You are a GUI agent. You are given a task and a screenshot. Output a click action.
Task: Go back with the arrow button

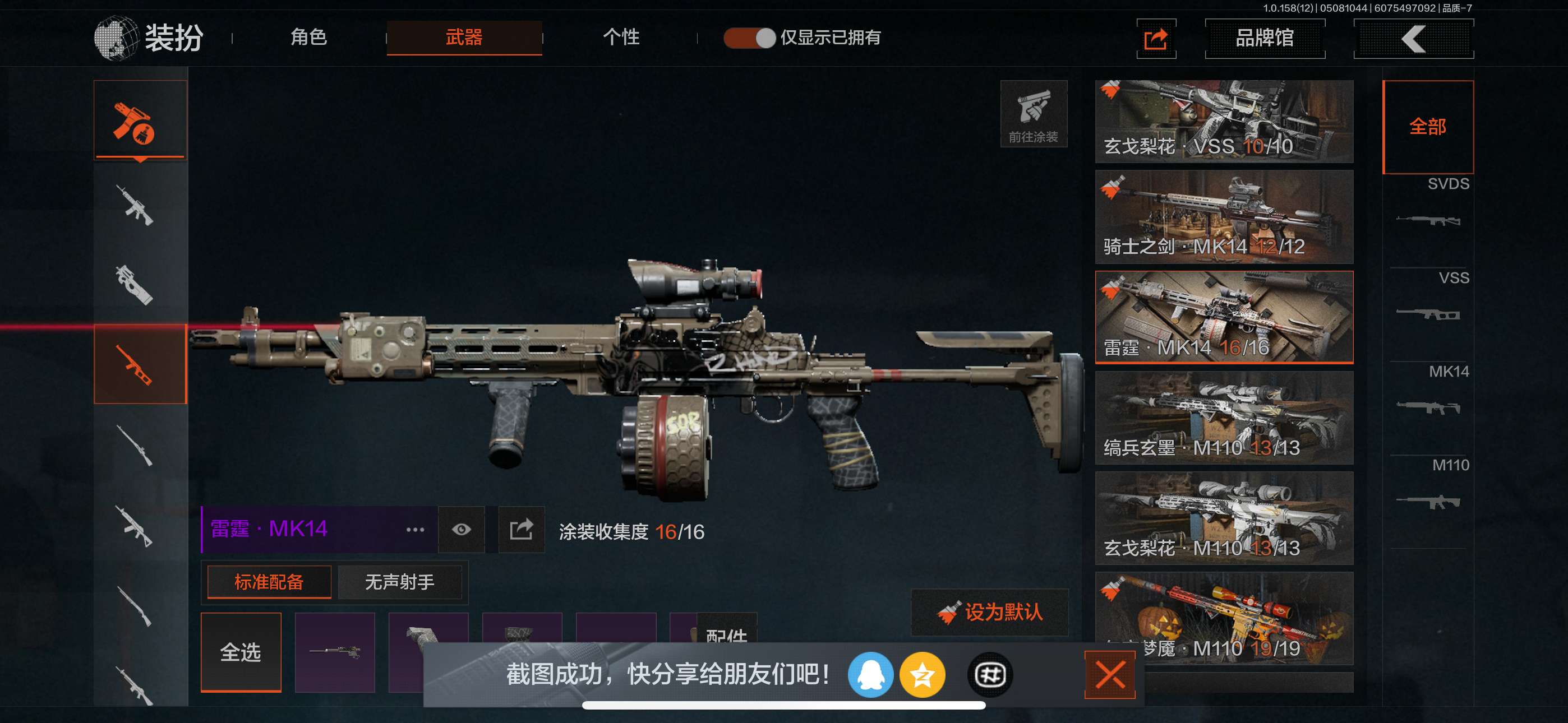[1413, 39]
